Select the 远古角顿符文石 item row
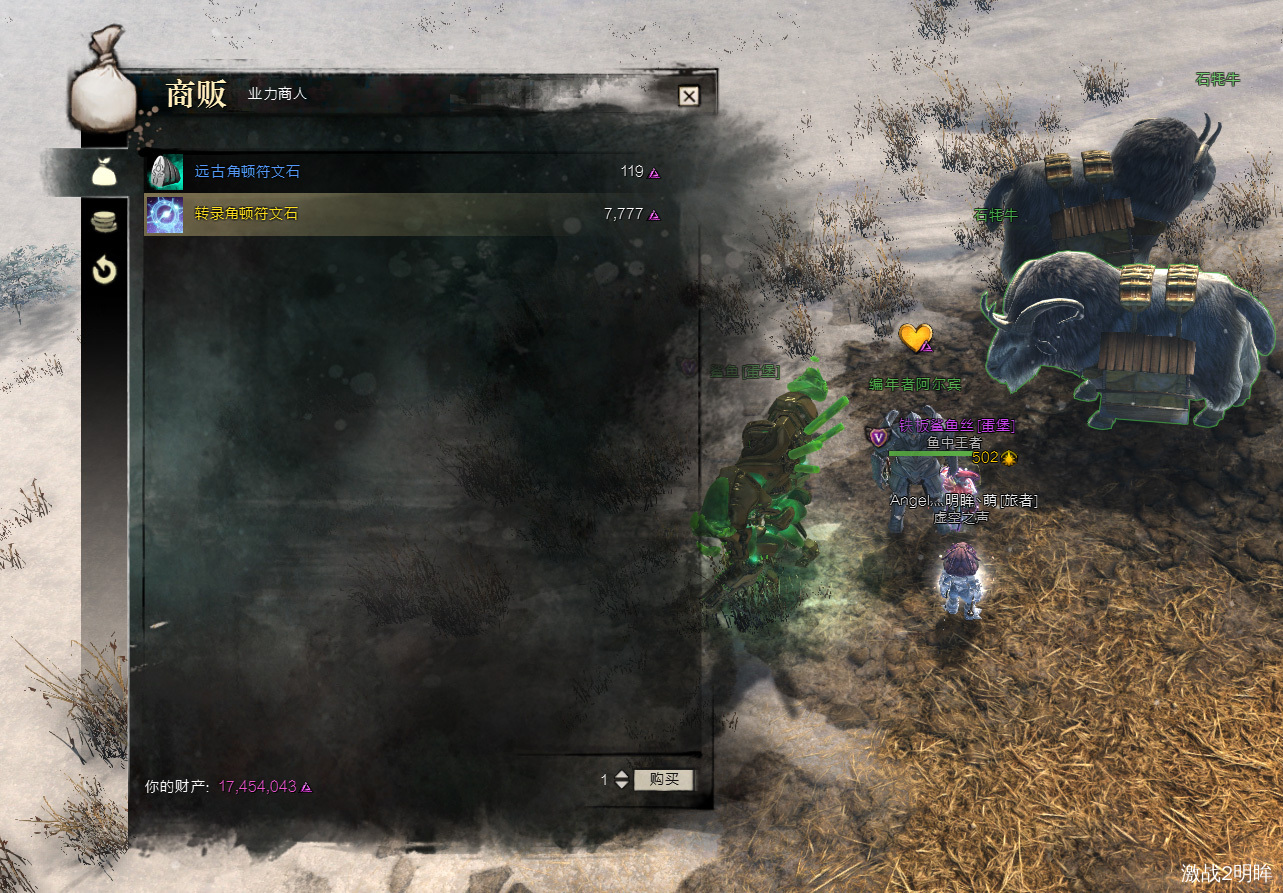This screenshot has height=893, width=1283. tap(400, 172)
